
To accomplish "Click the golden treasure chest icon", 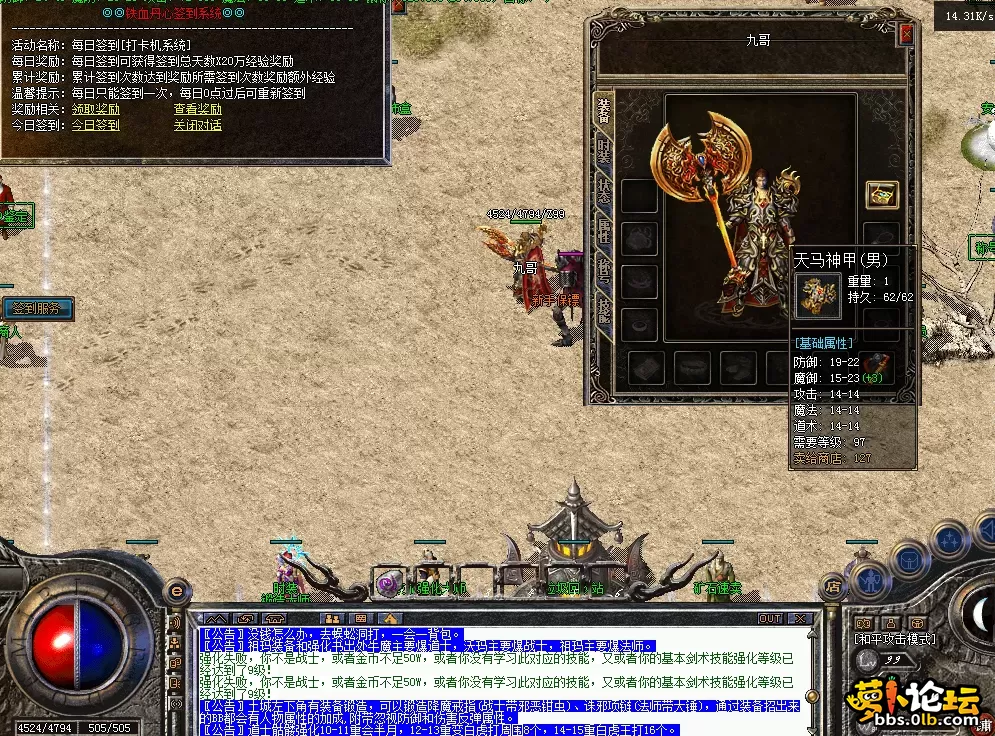I will (881, 195).
